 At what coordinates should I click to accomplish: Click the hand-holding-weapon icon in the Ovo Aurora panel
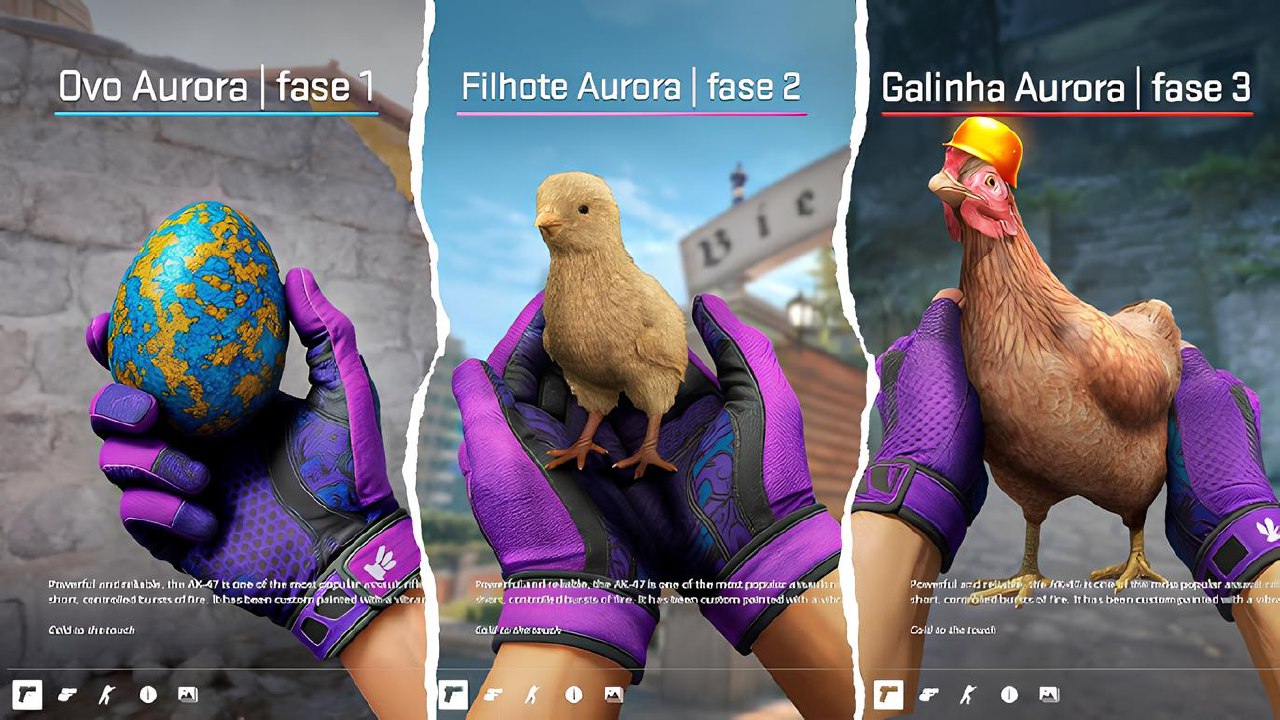[68, 694]
